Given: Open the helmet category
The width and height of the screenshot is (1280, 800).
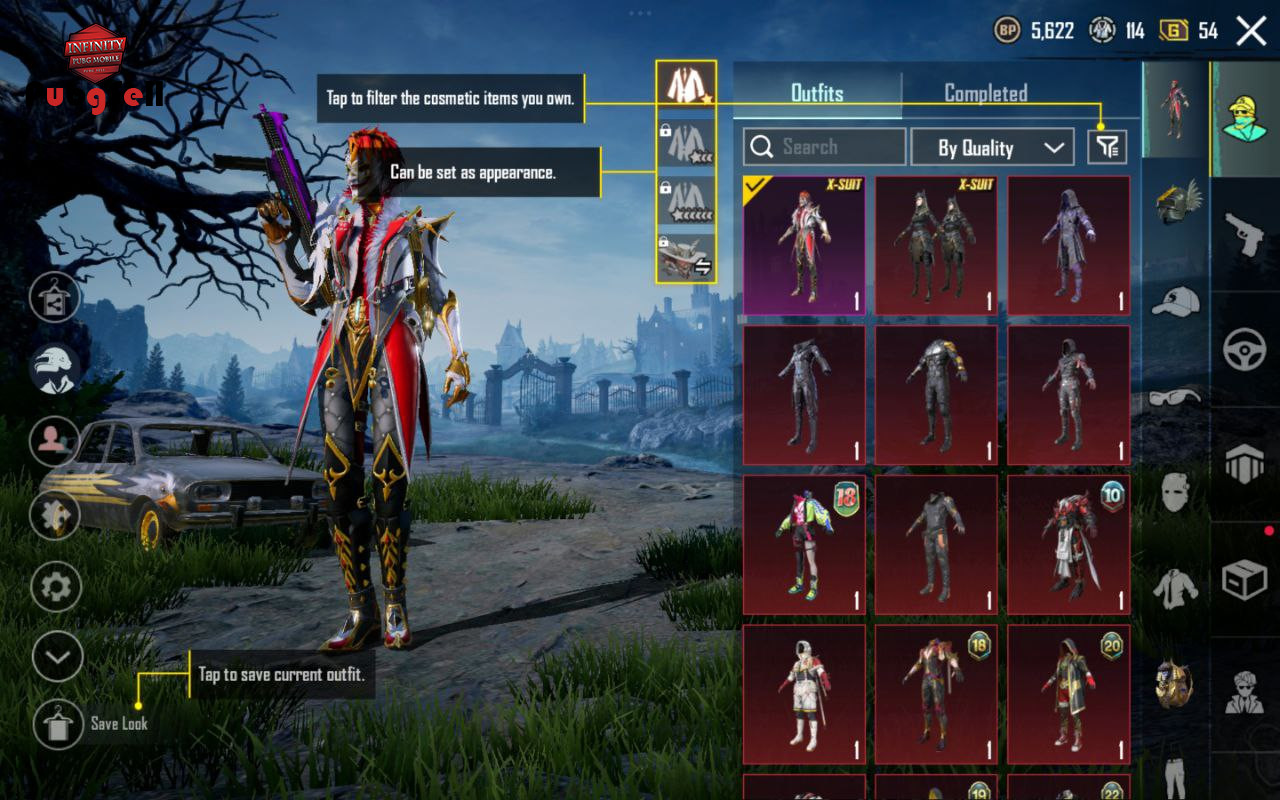Looking at the screenshot, I should [1176, 202].
